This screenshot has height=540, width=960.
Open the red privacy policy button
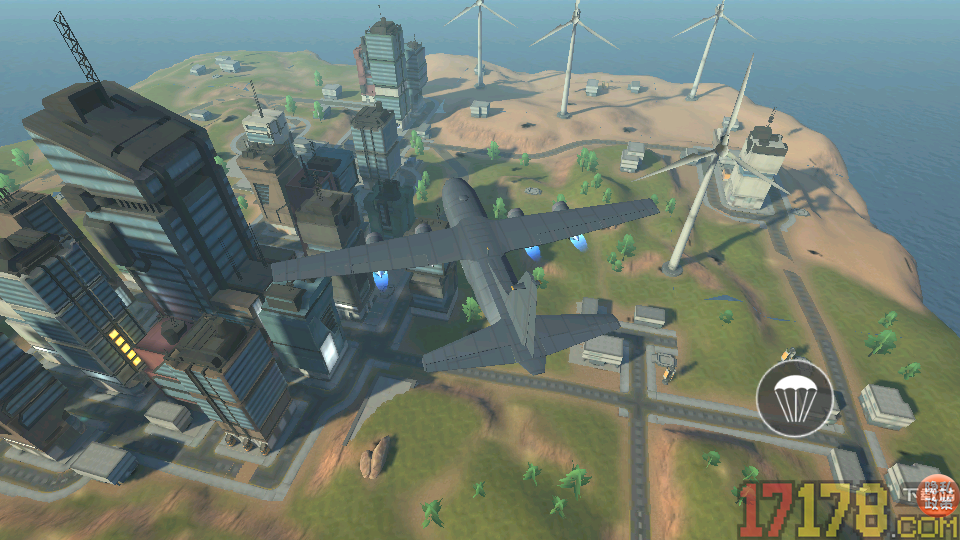(939, 494)
